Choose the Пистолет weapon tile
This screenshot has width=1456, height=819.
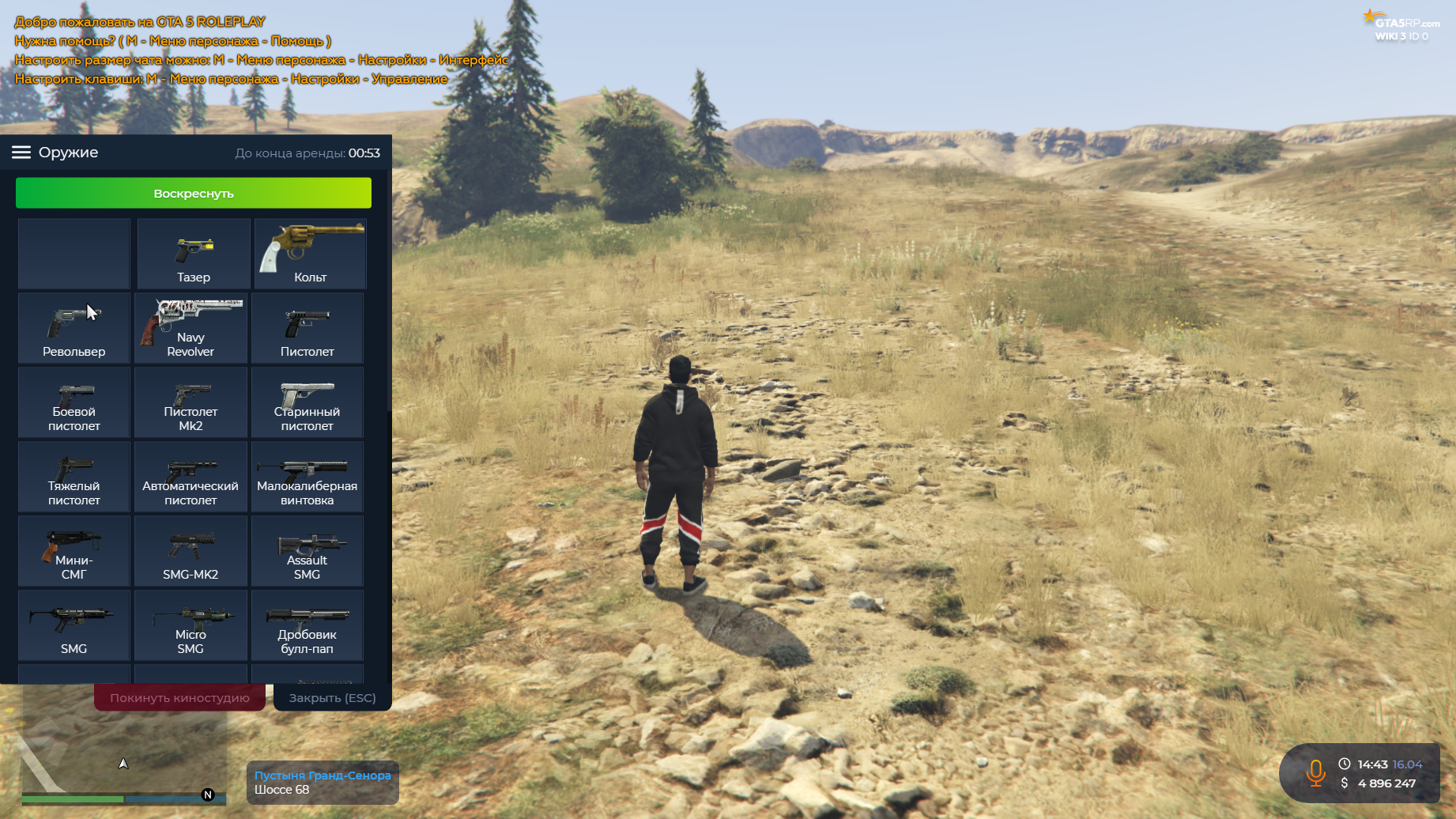[x=307, y=329]
